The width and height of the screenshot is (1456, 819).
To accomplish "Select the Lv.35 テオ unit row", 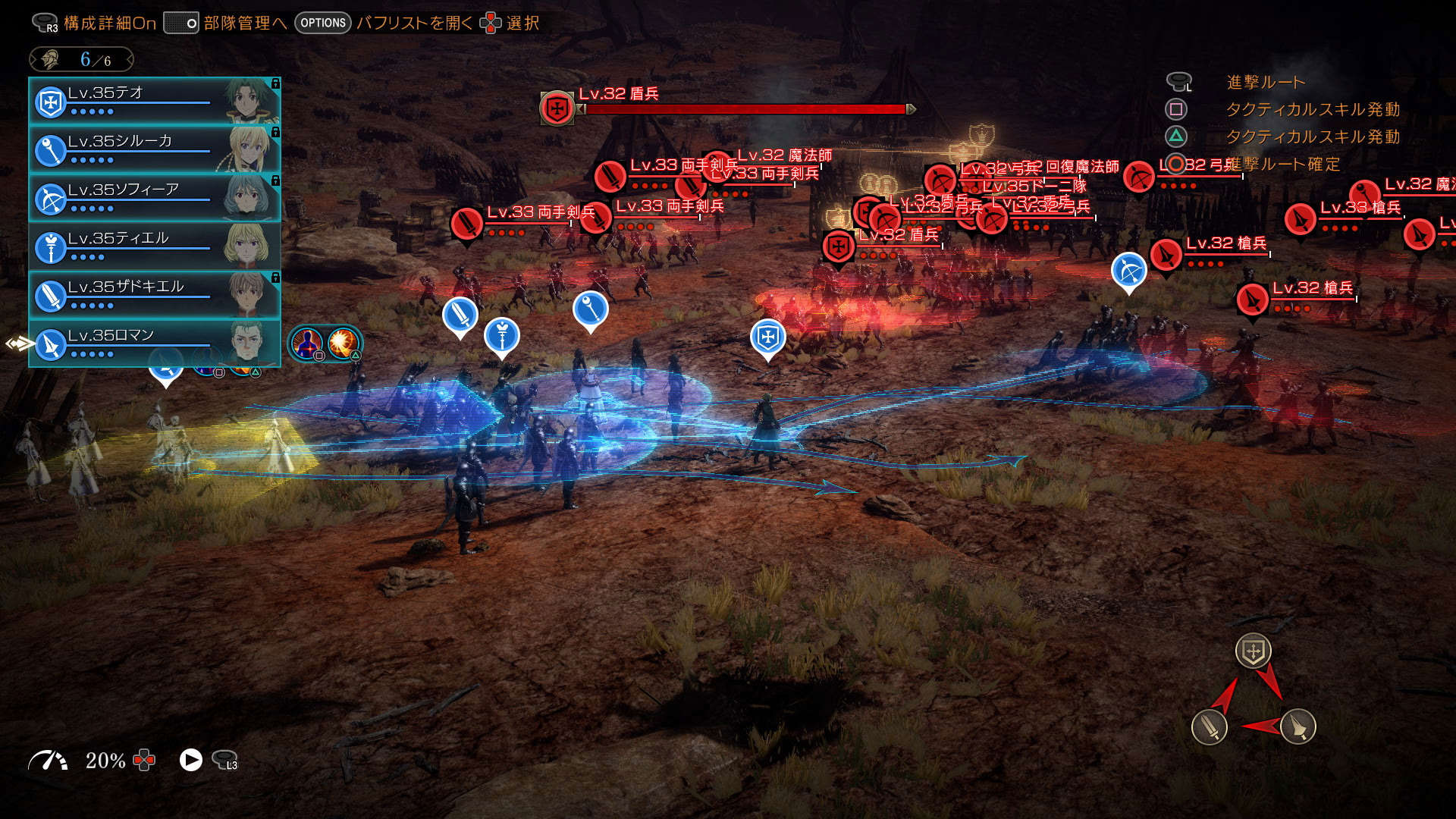I will tap(154, 101).
